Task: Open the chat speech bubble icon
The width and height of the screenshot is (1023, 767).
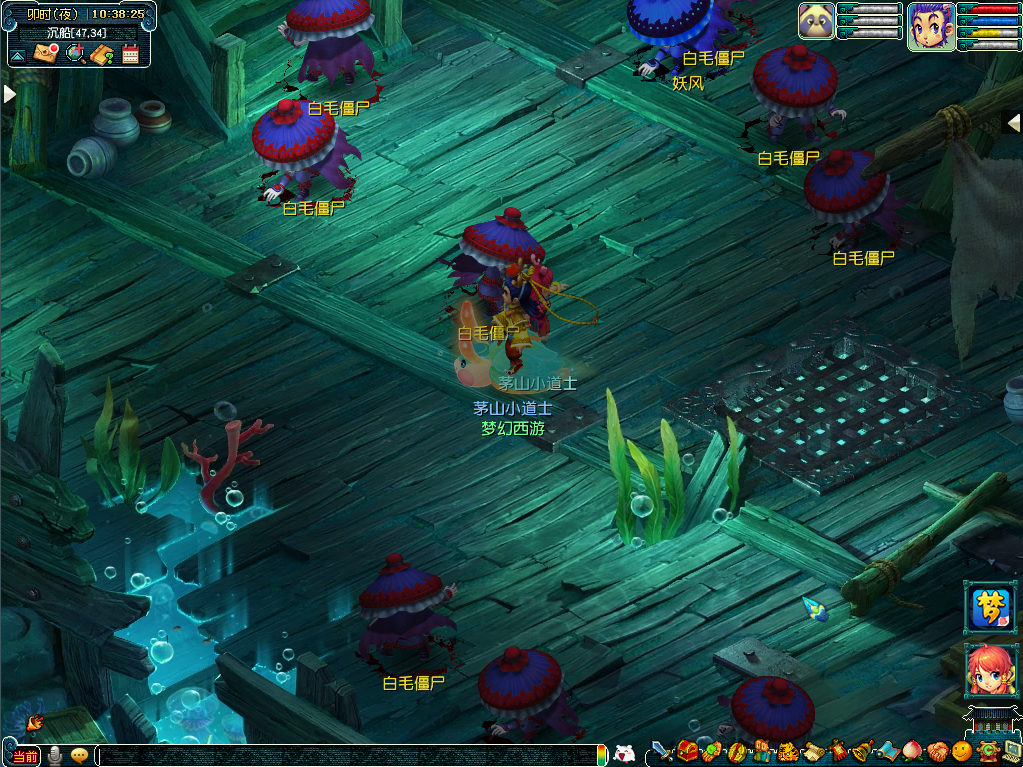Action: (79, 755)
